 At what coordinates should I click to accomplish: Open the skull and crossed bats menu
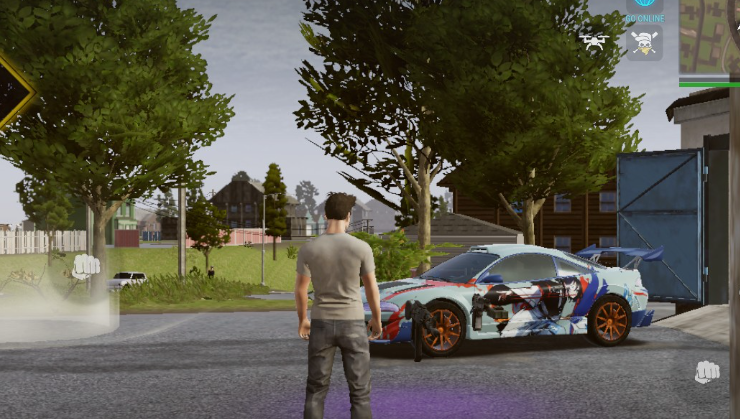644,44
